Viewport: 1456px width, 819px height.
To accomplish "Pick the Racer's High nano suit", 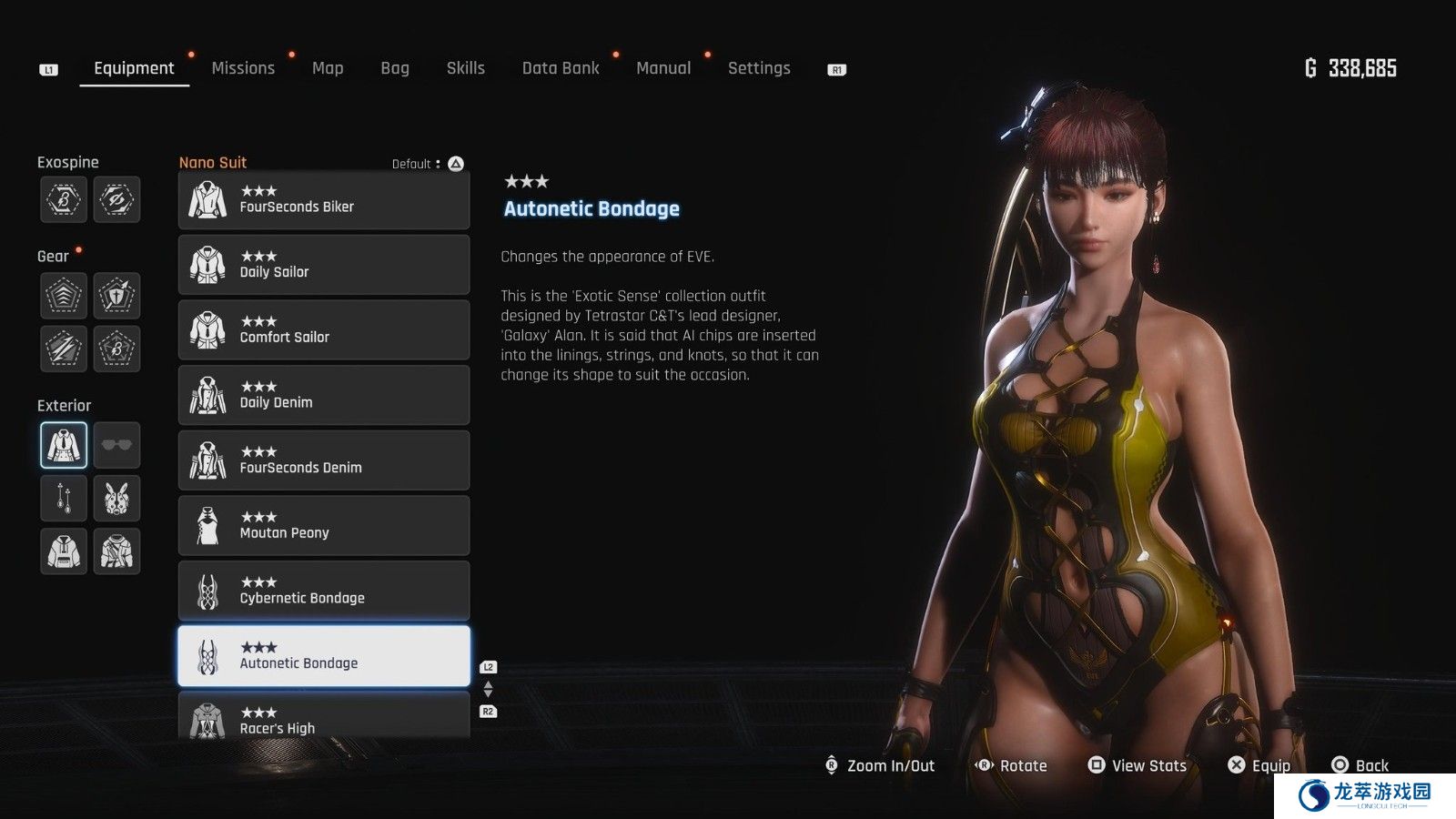I will click(x=324, y=719).
